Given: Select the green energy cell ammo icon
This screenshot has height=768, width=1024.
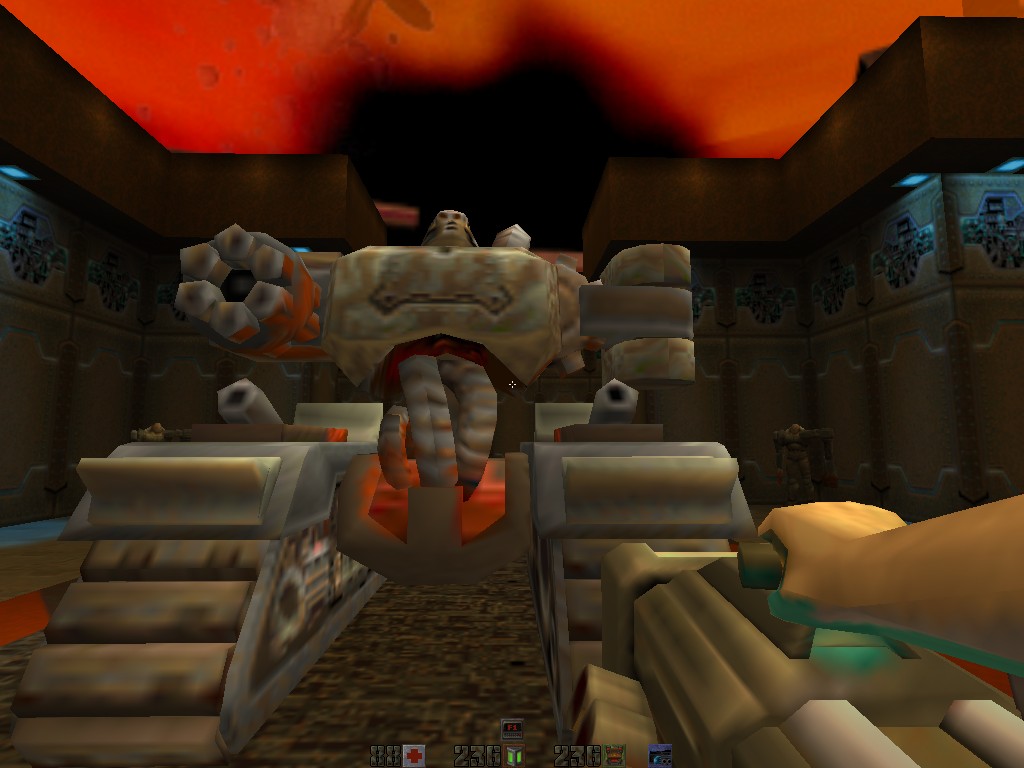Looking at the screenshot, I should pos(514,755).
